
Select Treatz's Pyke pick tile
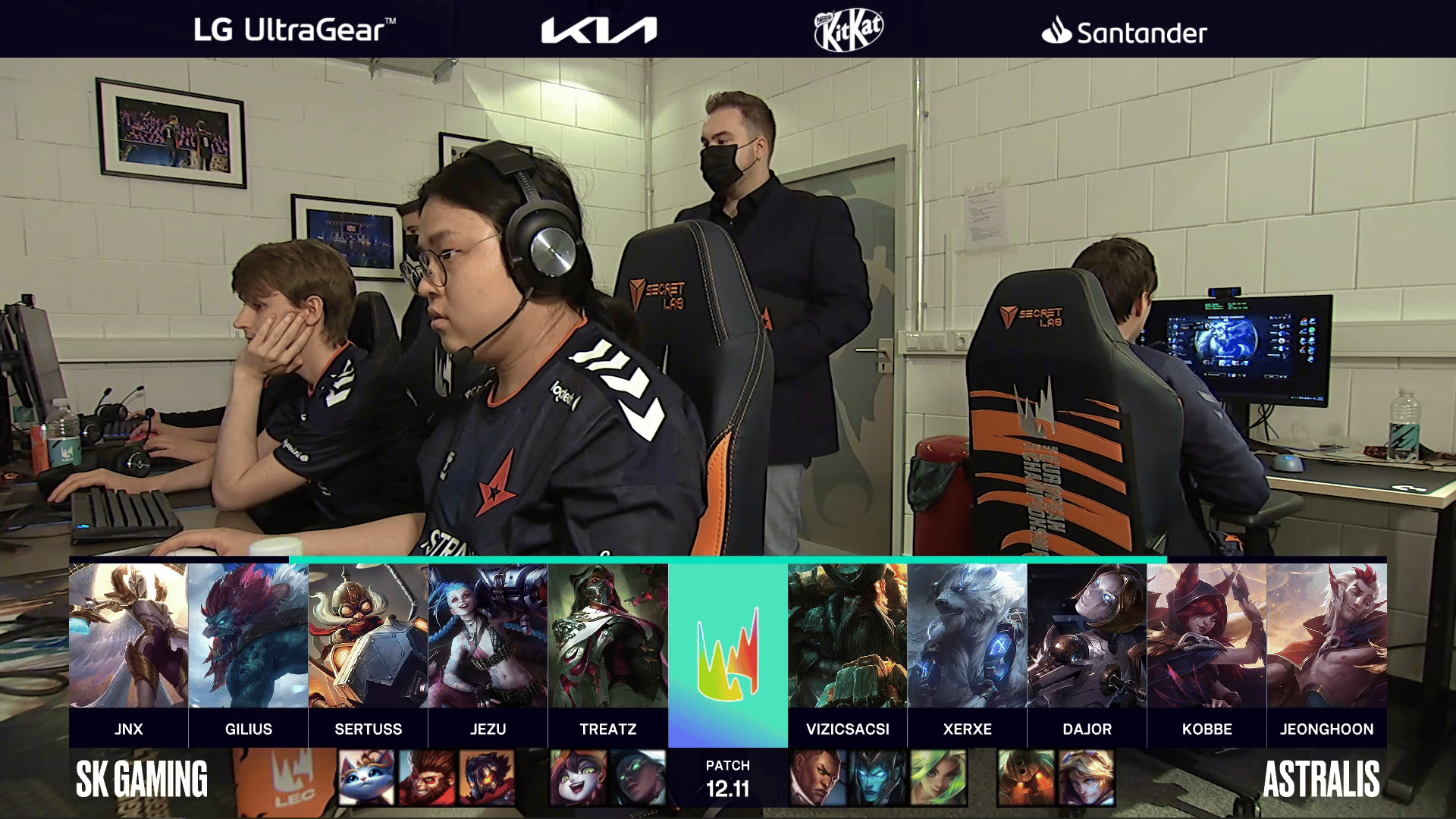(x=607, y=635)
